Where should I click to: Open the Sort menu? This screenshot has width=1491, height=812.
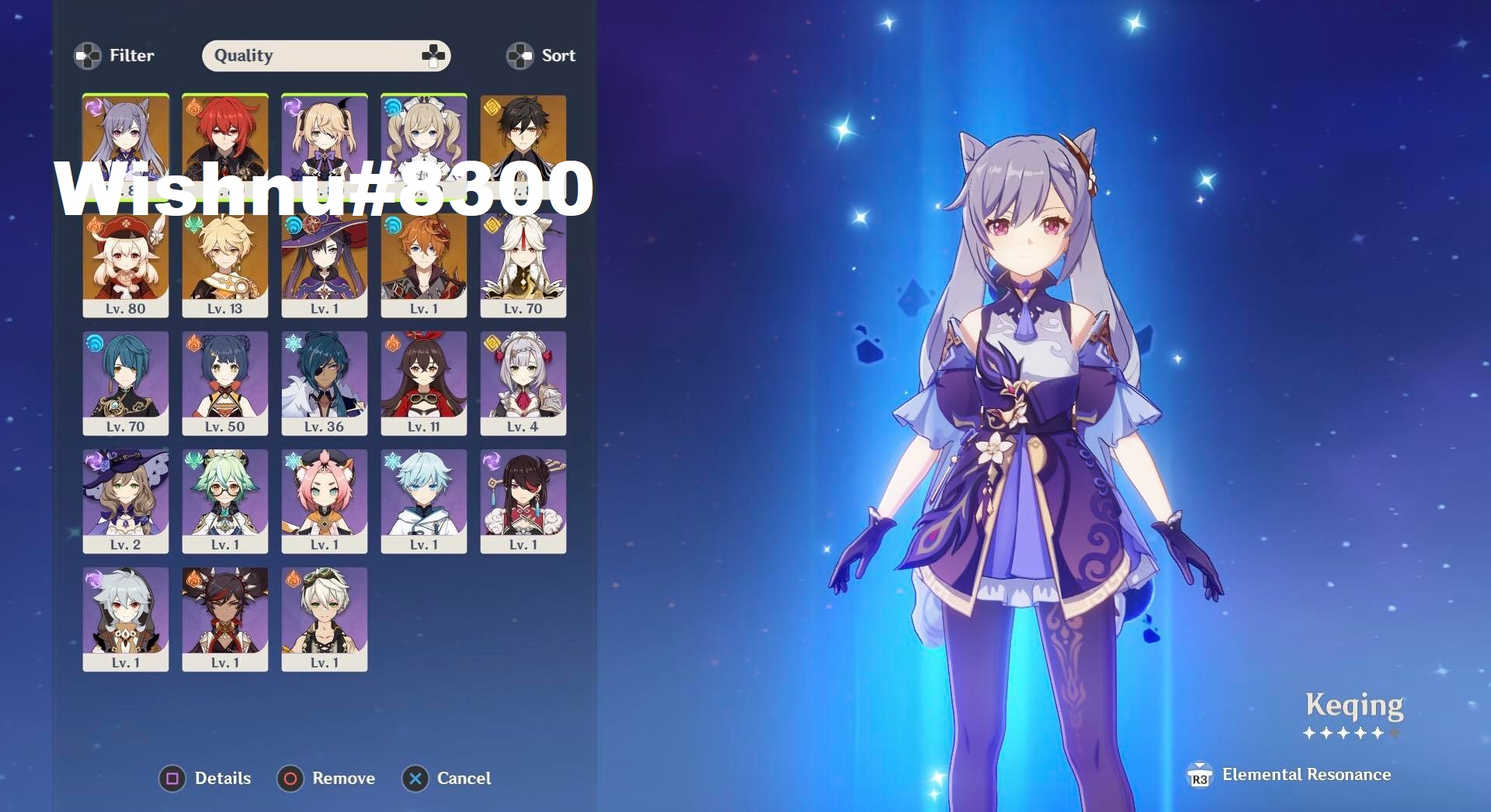pyautogui.click(x=541, y=55)
